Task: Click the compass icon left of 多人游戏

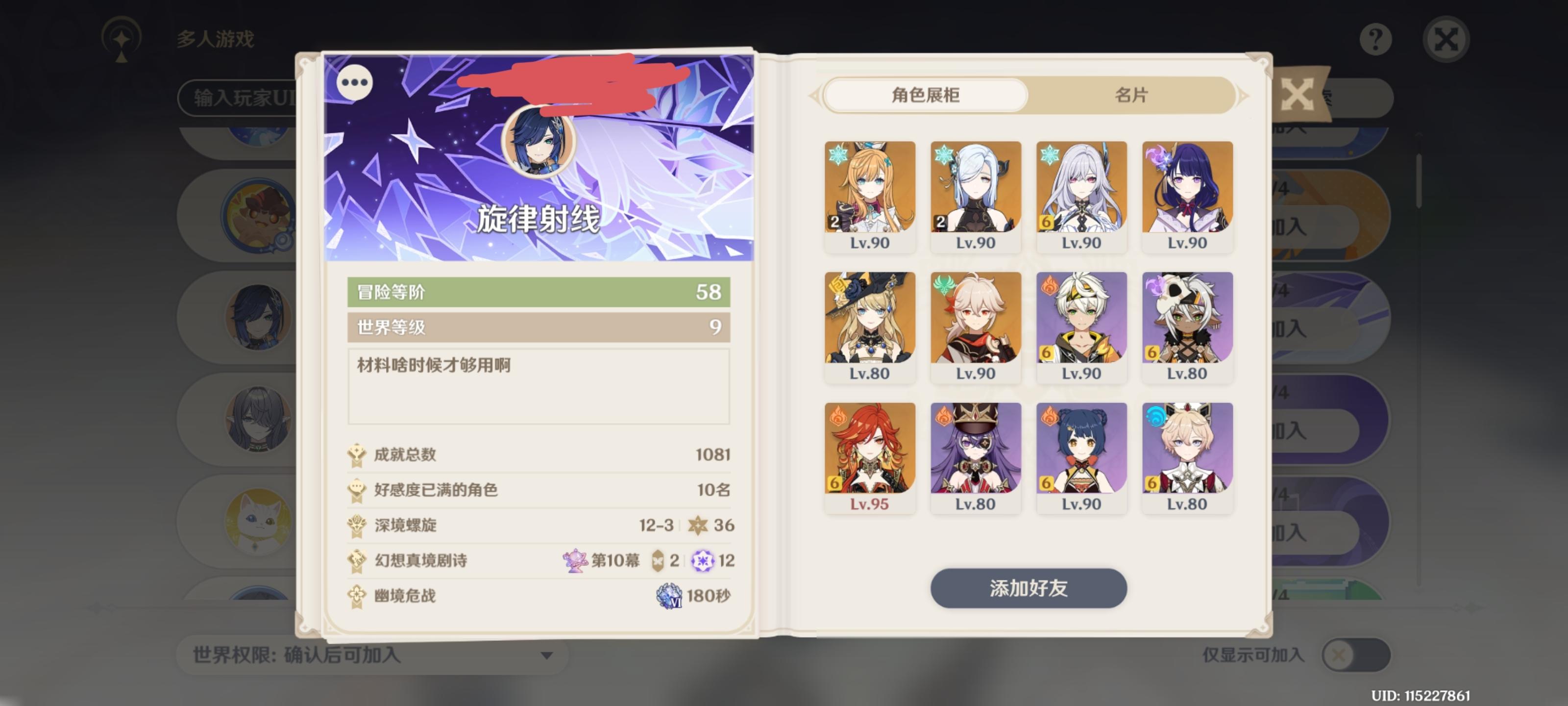Action: tap(121, 39)
